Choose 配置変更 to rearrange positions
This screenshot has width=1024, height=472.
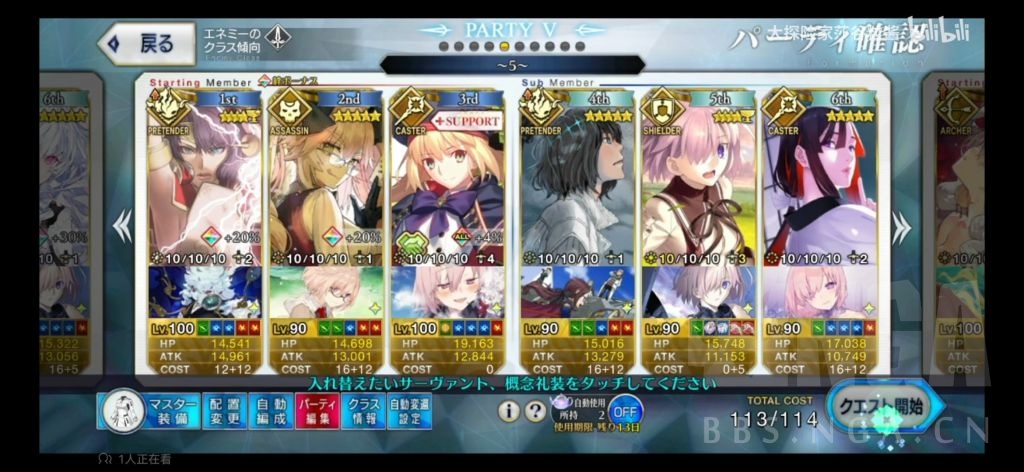click(227, 411)
